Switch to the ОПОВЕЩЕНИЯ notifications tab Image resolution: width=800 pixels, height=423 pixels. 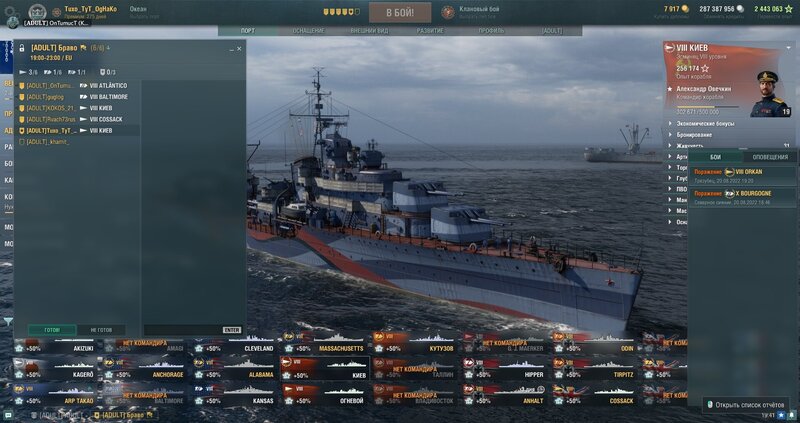[769, 157]
